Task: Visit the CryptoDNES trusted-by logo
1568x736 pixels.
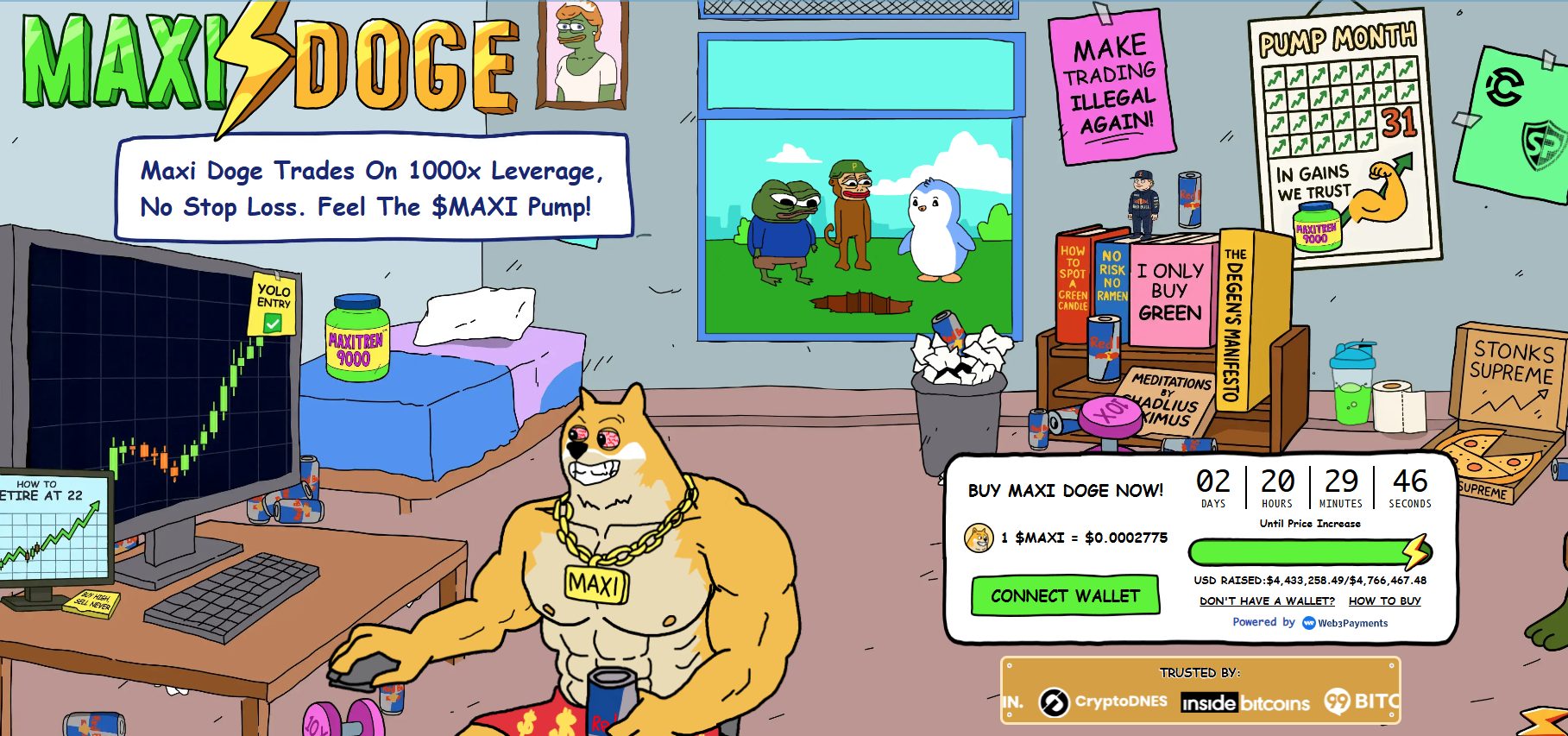Action: (1103, 702)
